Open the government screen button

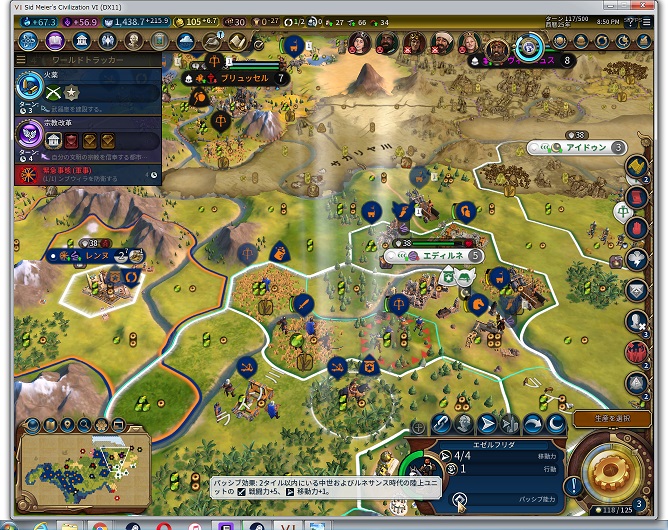coord(81,41)
